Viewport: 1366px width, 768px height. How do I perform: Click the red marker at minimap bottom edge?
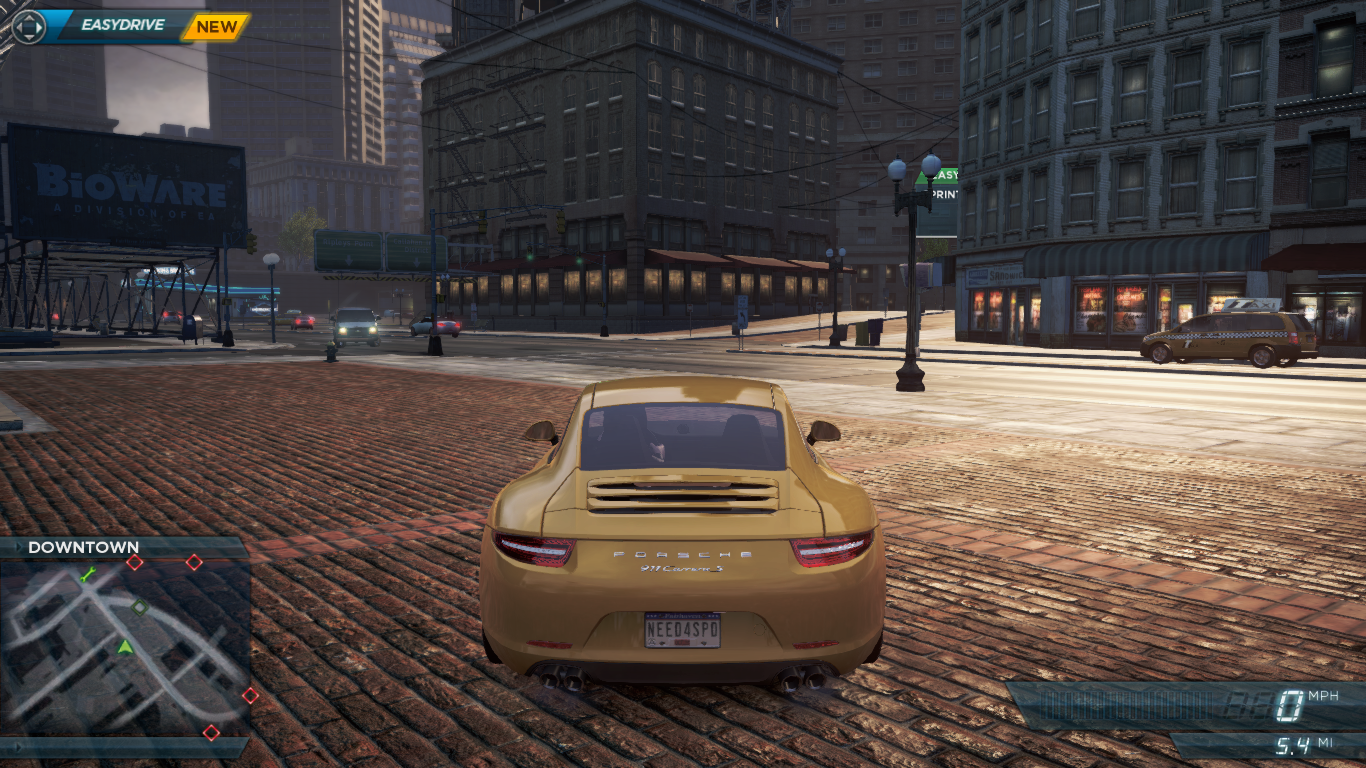click(x=211, y=733)
